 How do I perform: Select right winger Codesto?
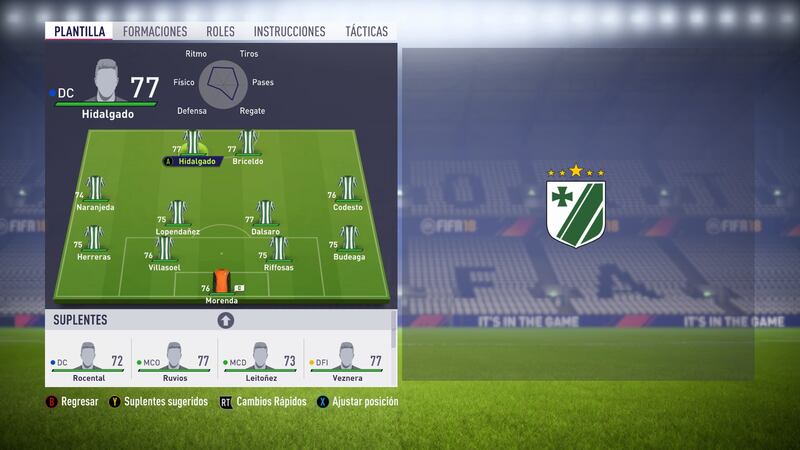[347, 191]
